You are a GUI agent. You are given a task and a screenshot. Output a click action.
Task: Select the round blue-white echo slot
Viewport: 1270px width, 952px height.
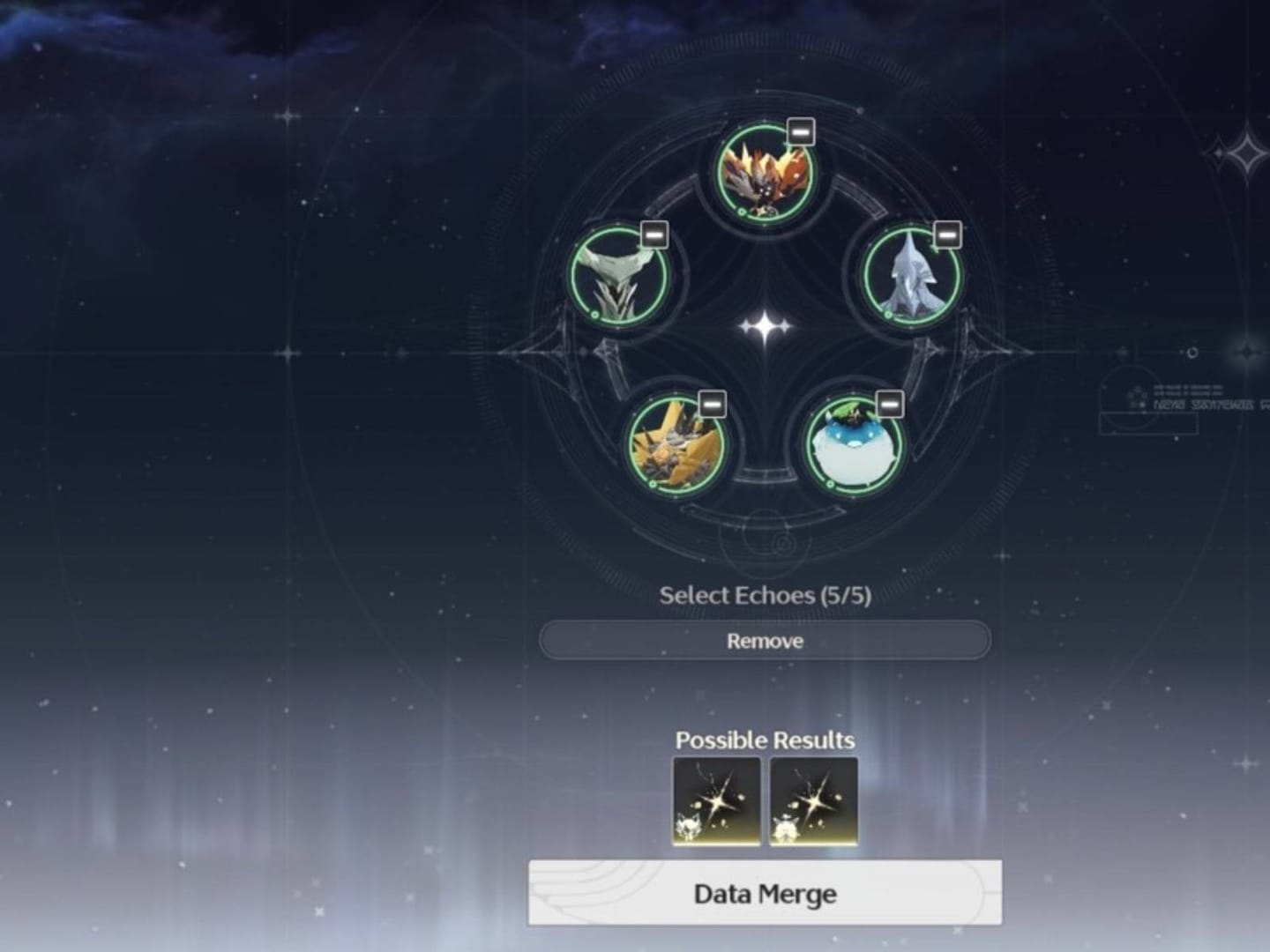click(x=853, y=445)
